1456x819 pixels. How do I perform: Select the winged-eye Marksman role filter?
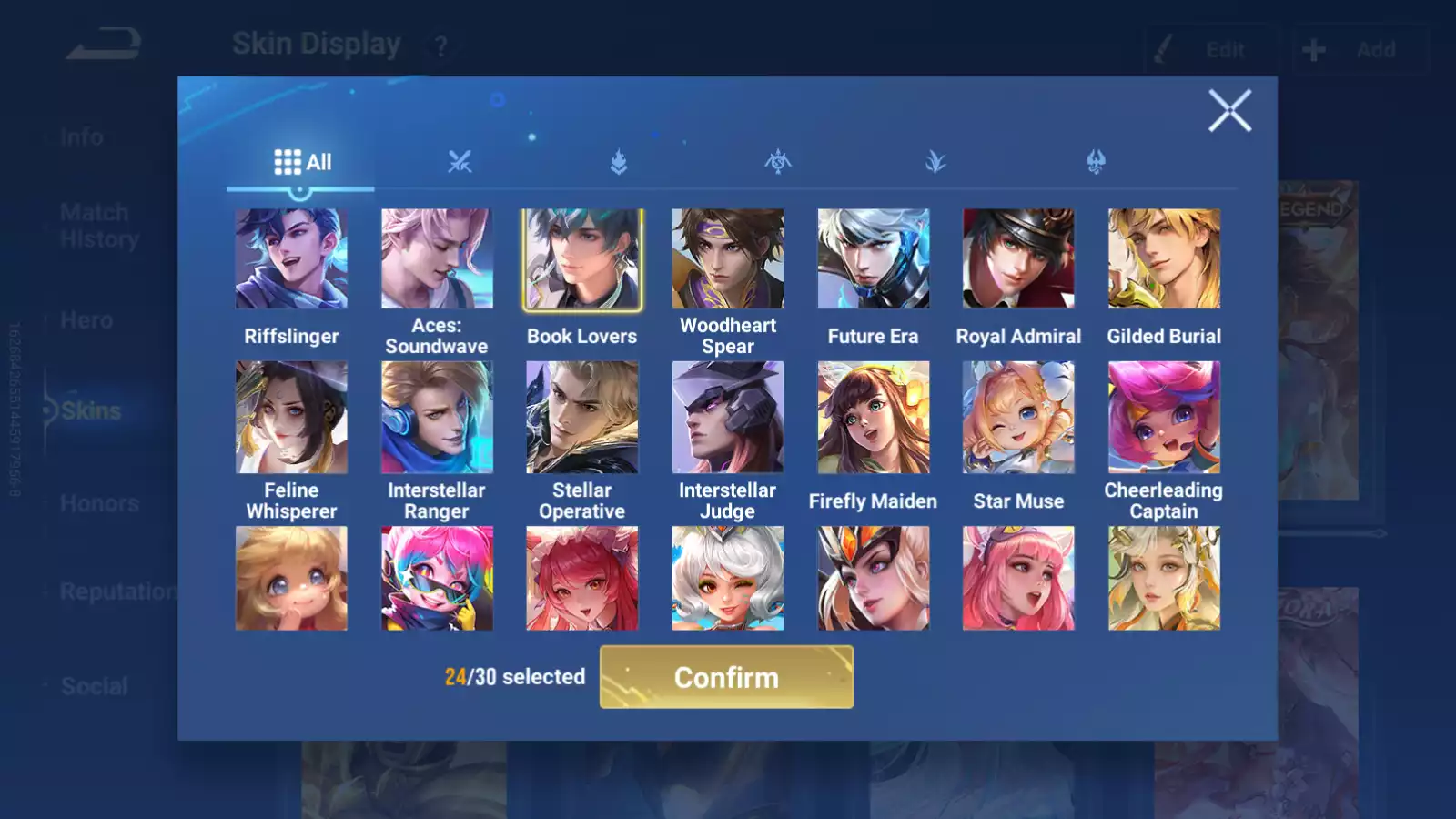click(776, 162)
